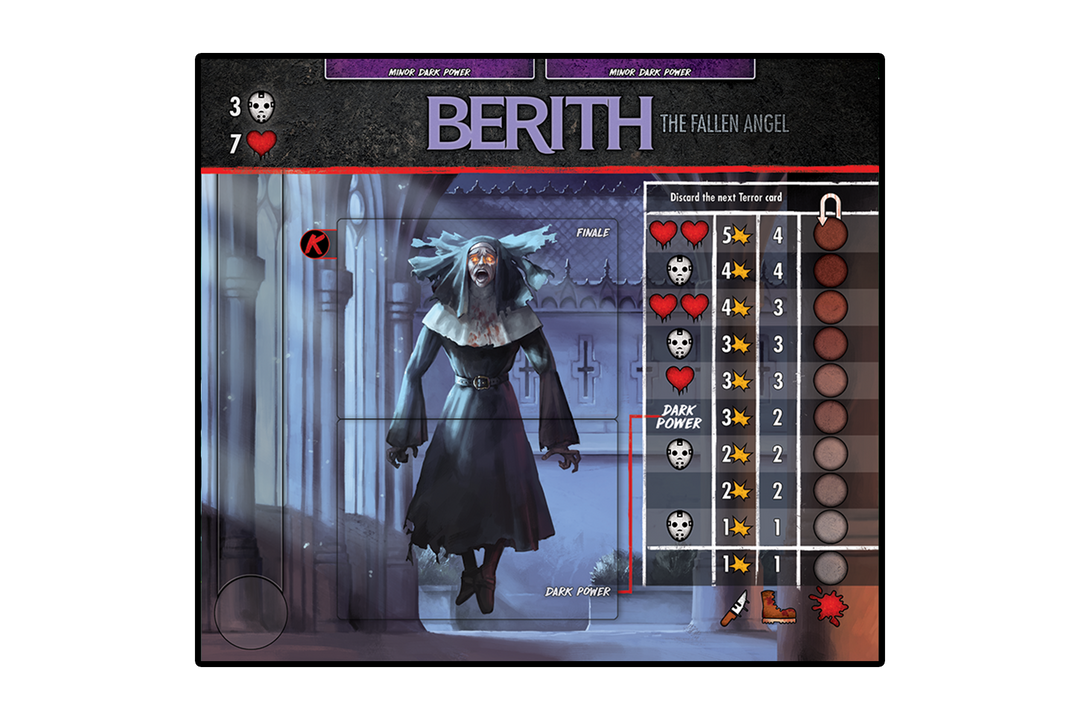Select the Finale card slot
Image resolution: width=1080 pixels, height=720 pixels.
pos(477,319)
